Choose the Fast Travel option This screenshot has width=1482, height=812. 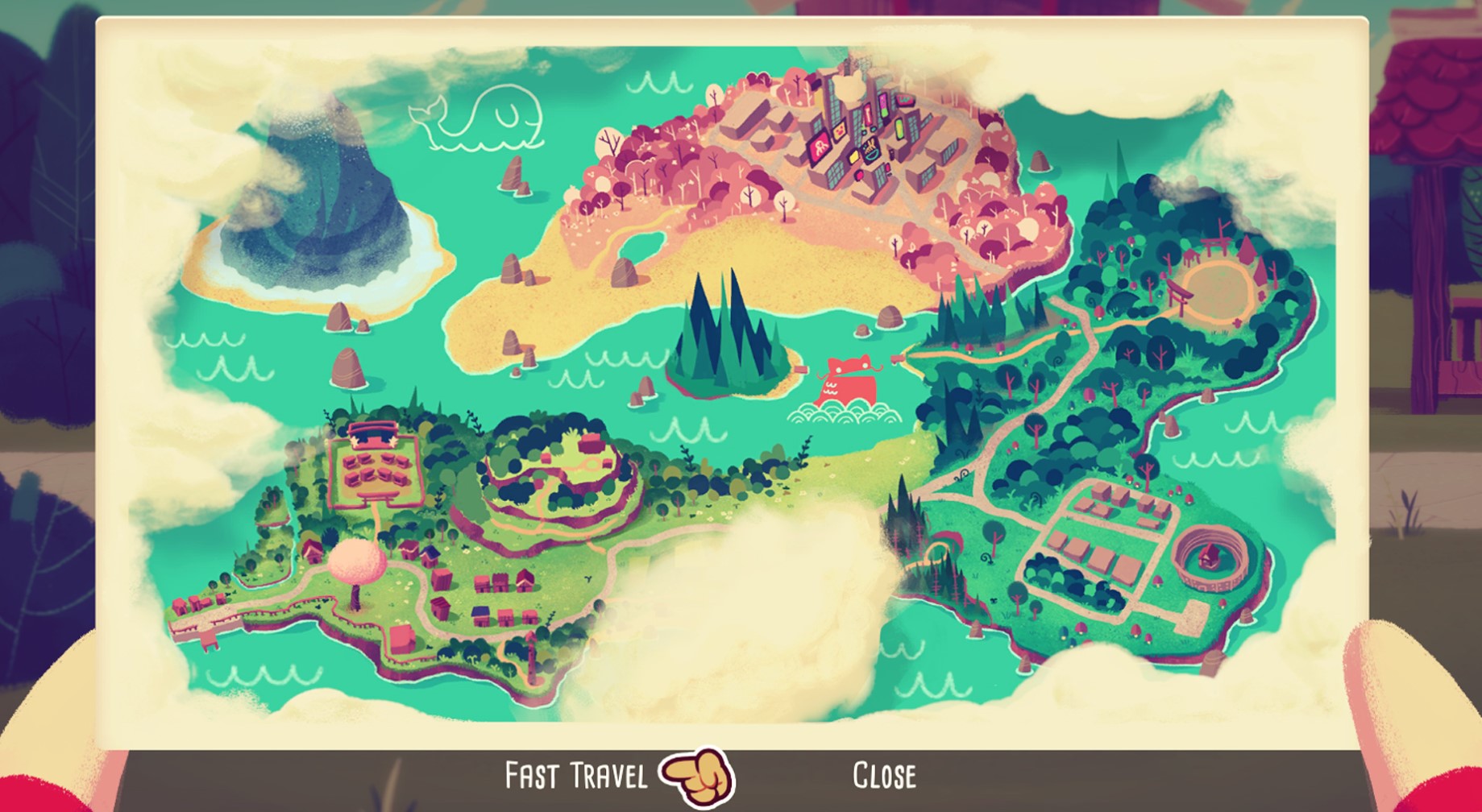click(575, 776)
